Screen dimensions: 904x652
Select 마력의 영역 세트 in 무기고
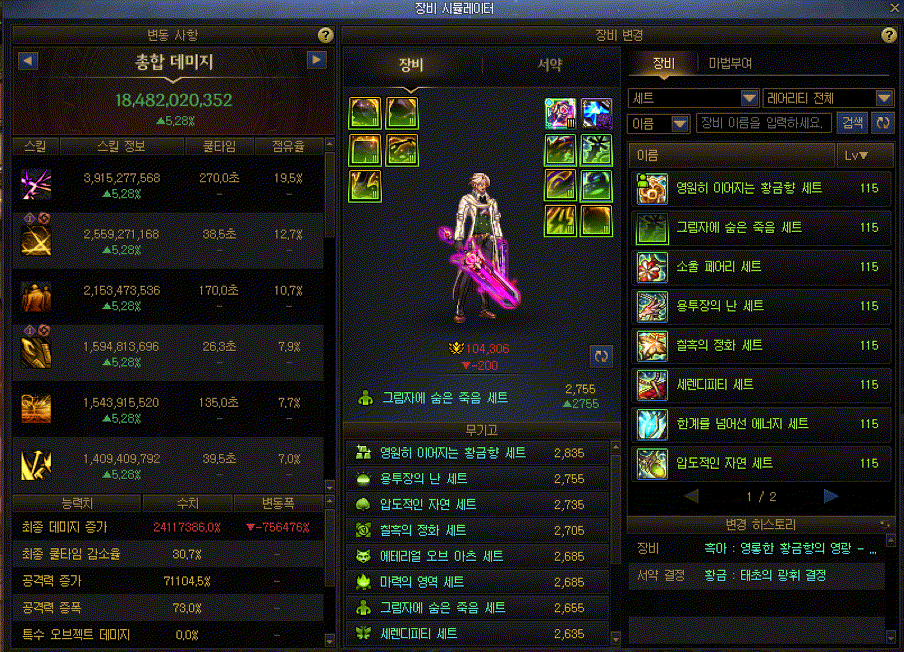click(478, 582)
